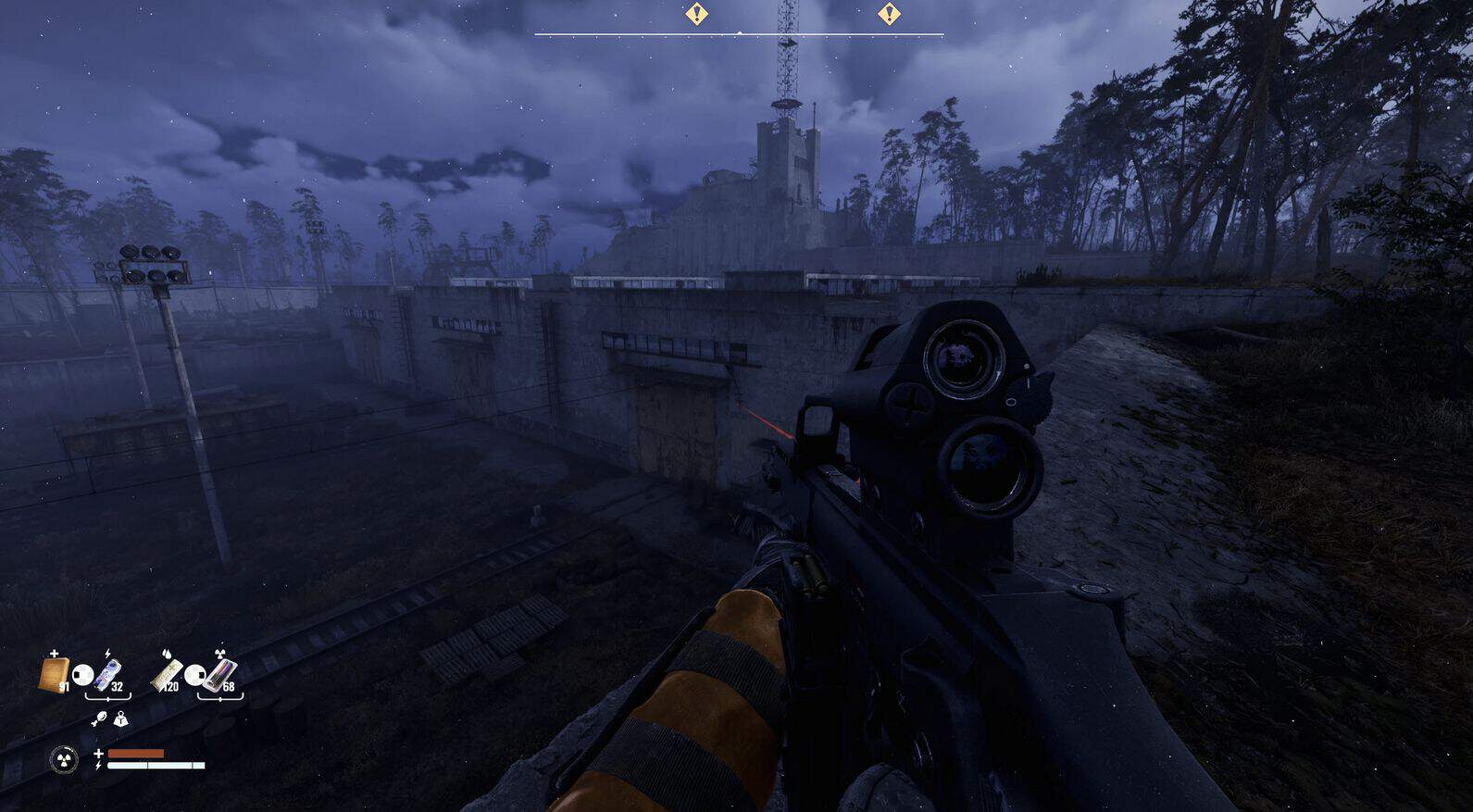Click the hunger status icon

[x=99, y=719]
